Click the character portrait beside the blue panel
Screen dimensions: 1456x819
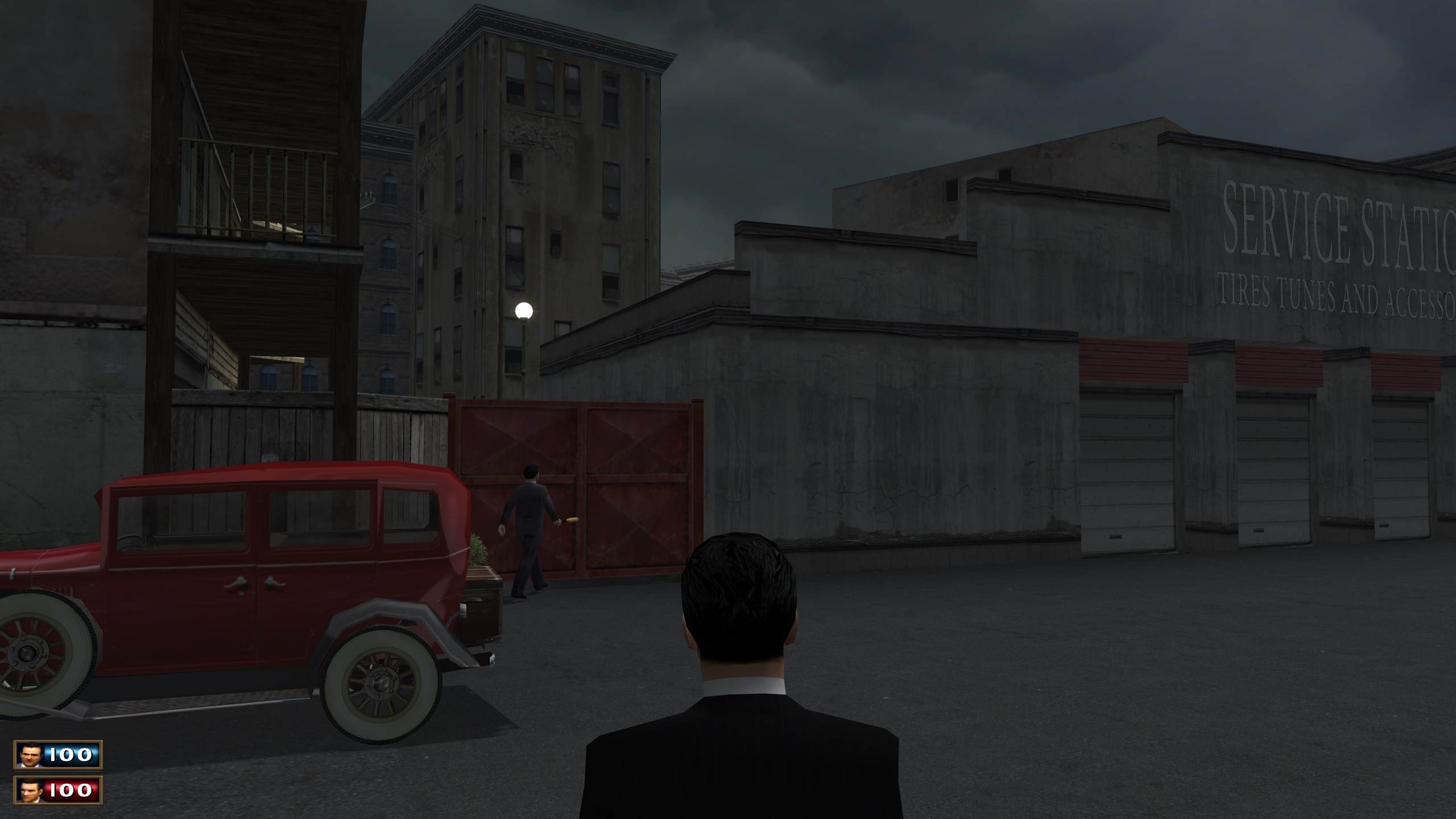[29, 755]
